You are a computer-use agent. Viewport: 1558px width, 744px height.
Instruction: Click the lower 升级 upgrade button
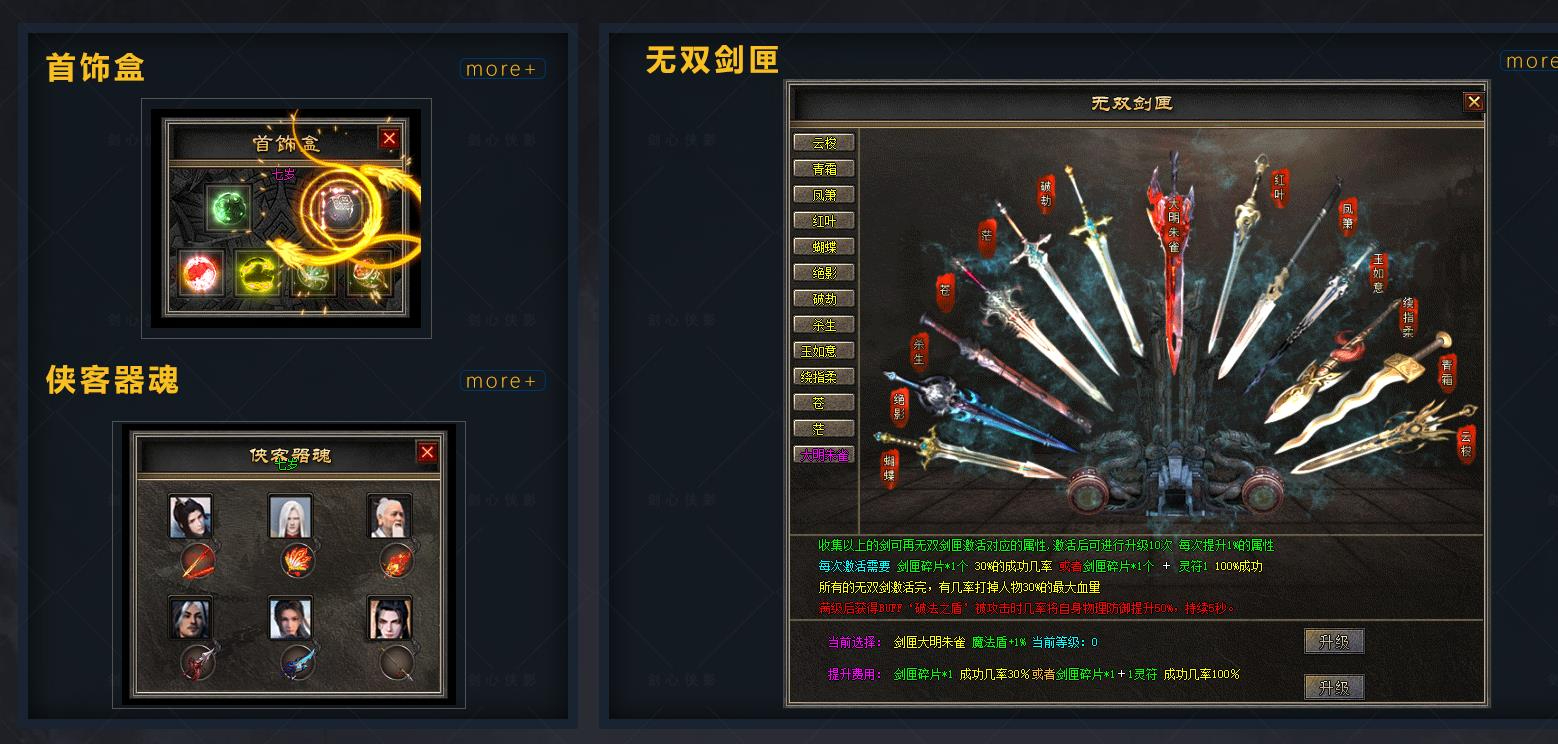(1333, 688)
